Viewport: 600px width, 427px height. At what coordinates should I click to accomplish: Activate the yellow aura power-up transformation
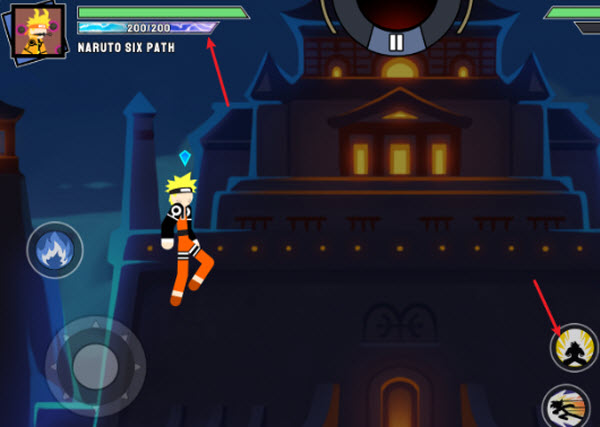[x=574, y=347]
